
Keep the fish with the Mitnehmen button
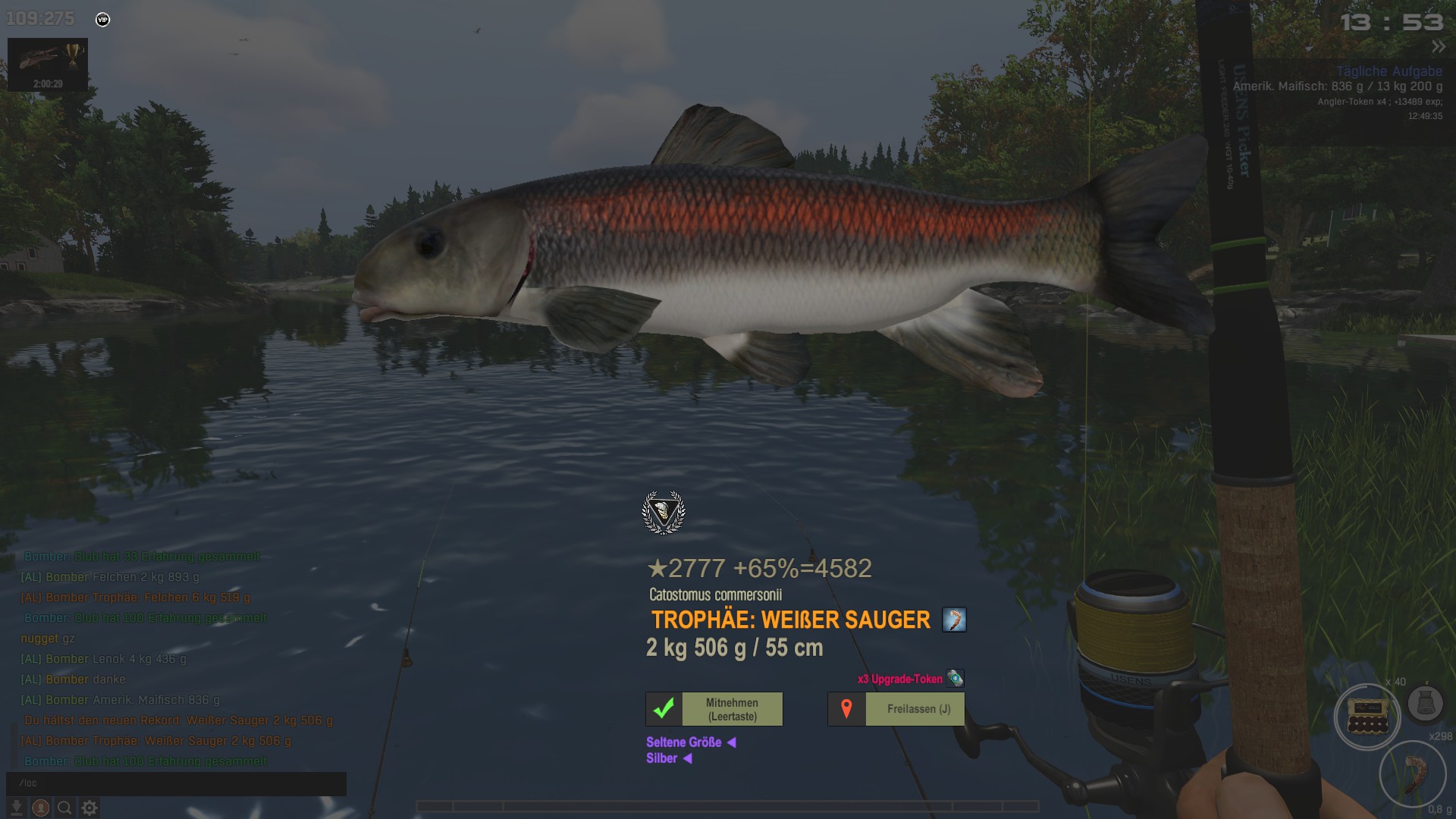(714, 709)
